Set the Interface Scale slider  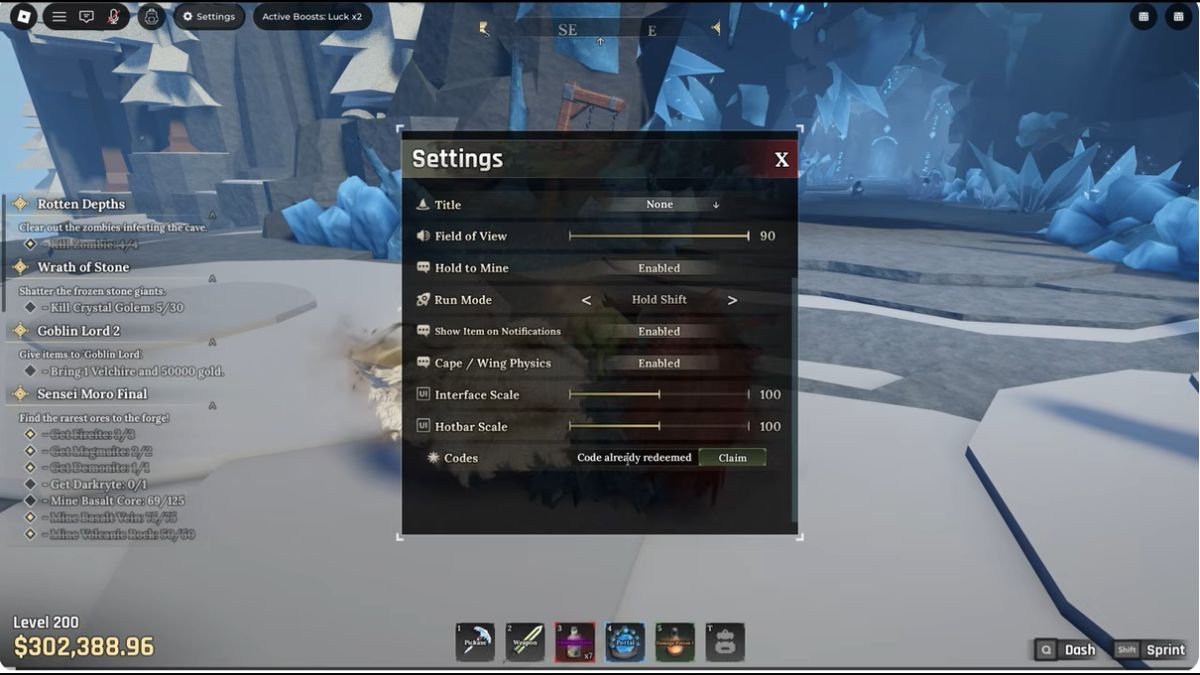point(659,395)
